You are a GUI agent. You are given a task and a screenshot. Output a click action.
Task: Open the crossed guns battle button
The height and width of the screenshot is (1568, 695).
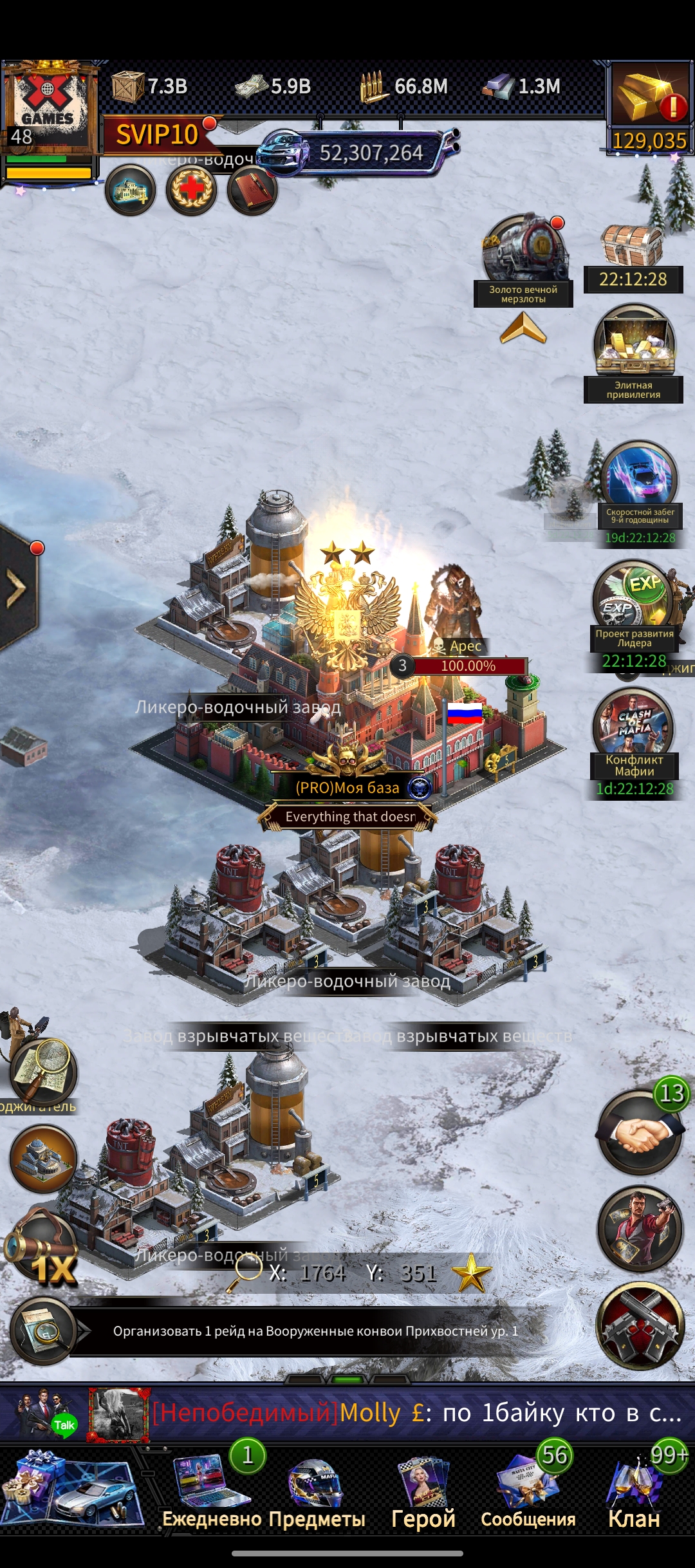coord(640,1325)
